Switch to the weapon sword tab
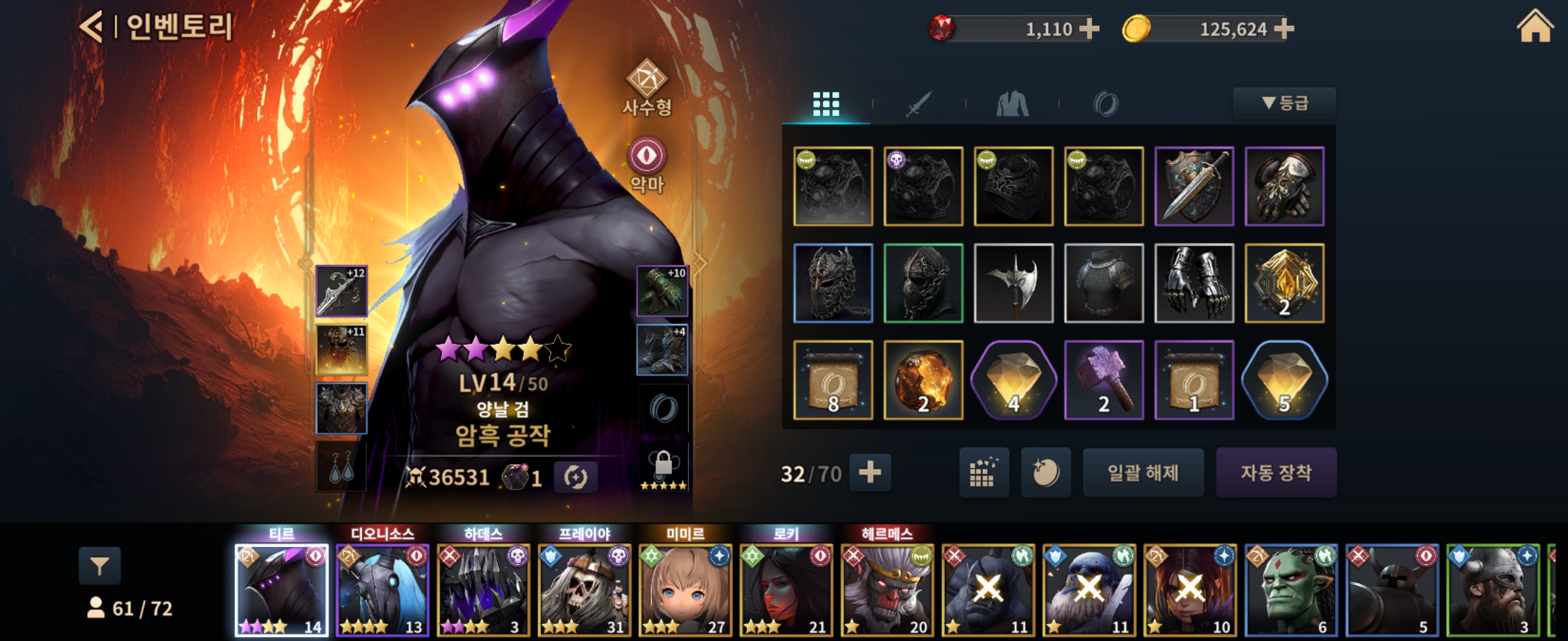 click(x=918, y=104)
